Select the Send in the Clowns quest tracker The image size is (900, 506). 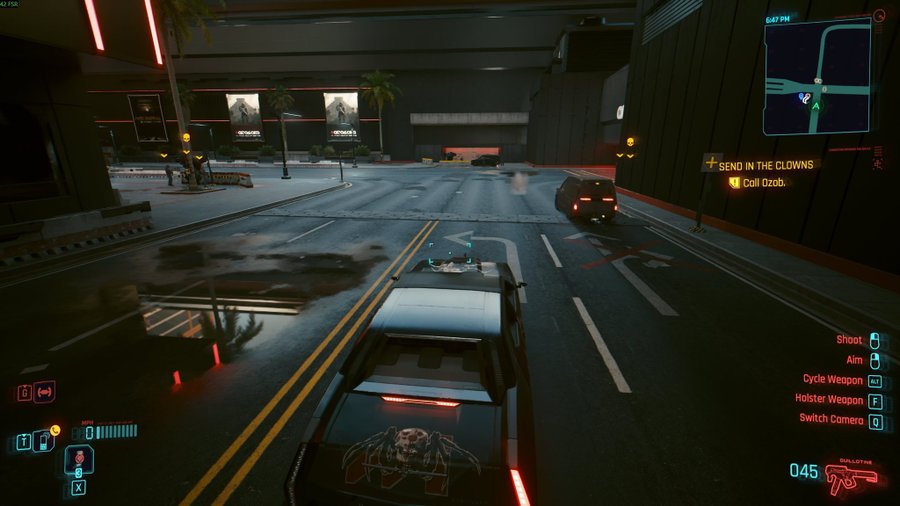pos(765,164)
